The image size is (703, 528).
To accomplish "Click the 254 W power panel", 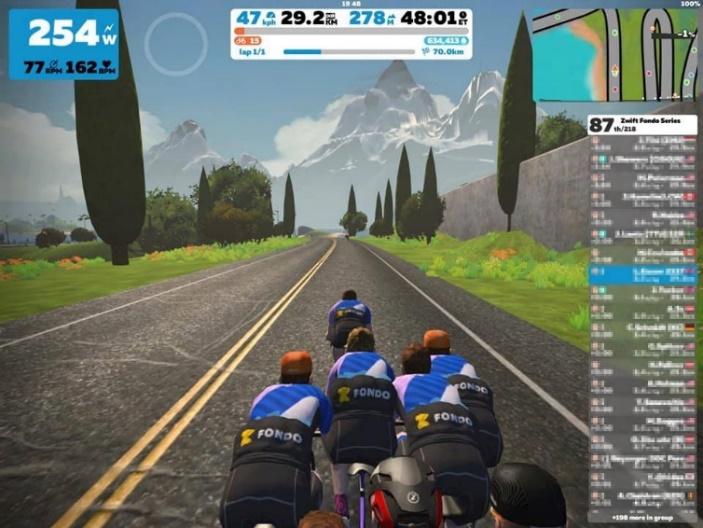I will (x=63, y=44).
